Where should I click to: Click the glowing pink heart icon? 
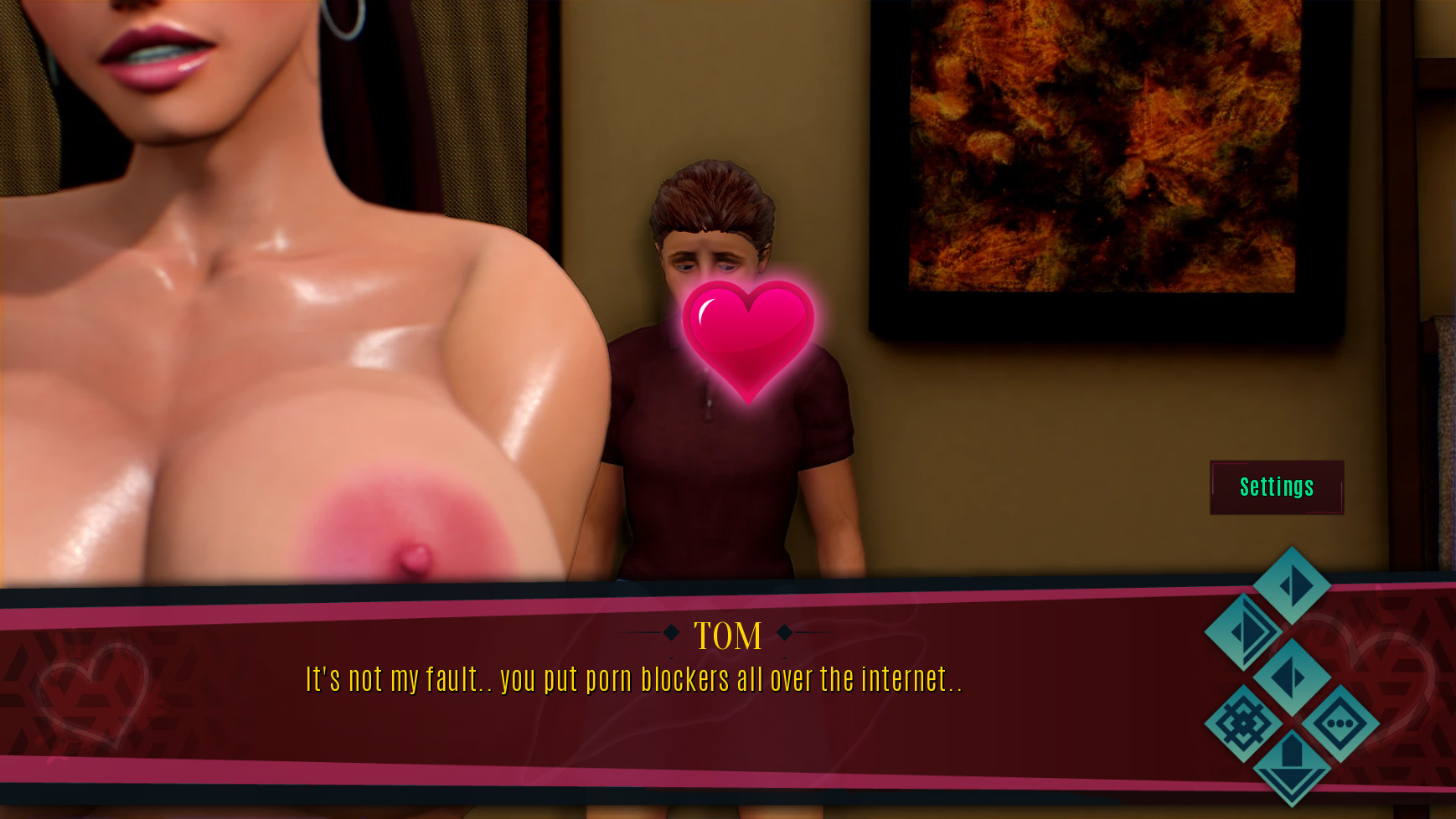pos(748,339)
